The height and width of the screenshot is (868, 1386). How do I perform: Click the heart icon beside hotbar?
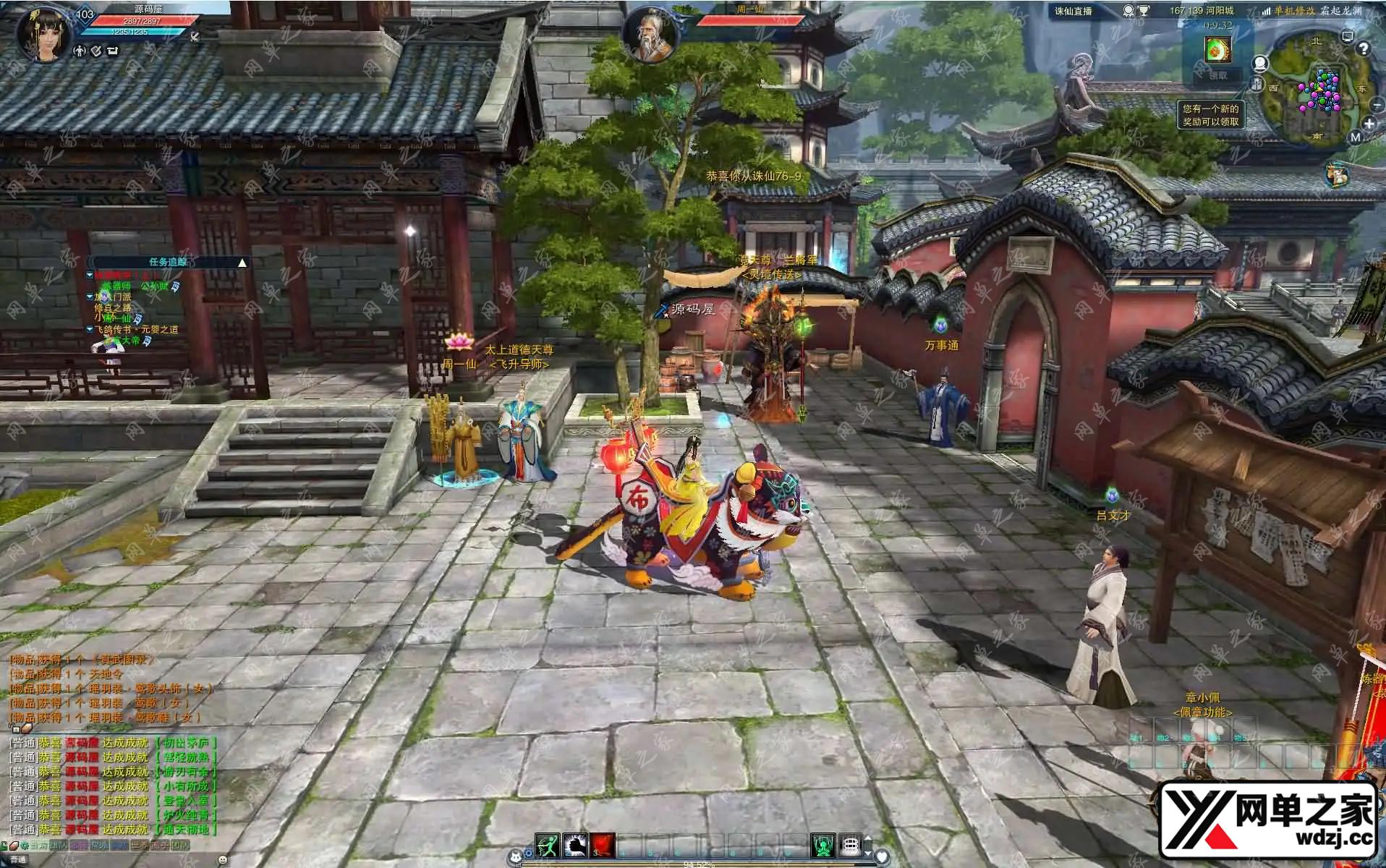click(882, 856)
